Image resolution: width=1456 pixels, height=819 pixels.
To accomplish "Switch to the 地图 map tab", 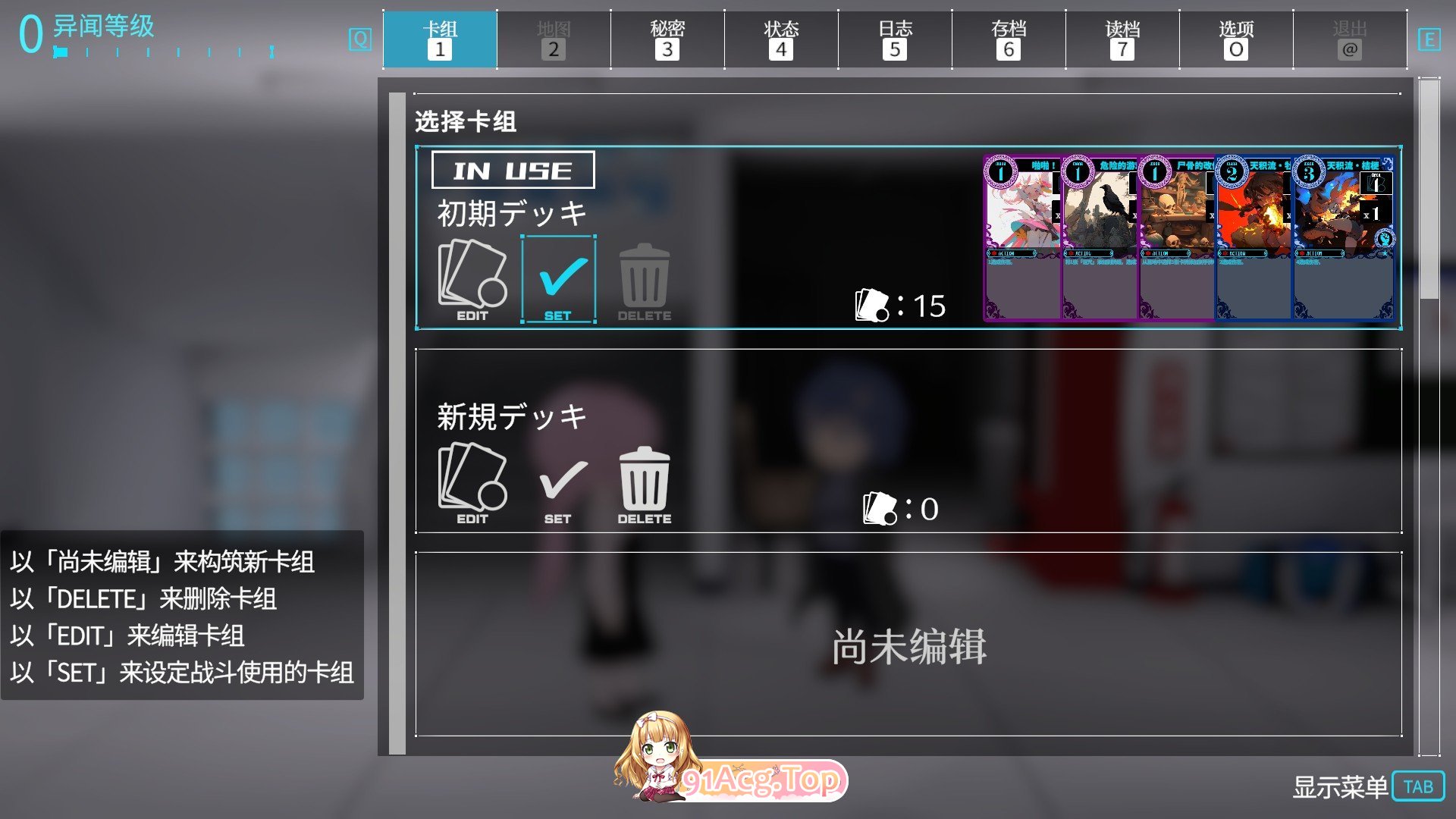I will click(554, 38).
